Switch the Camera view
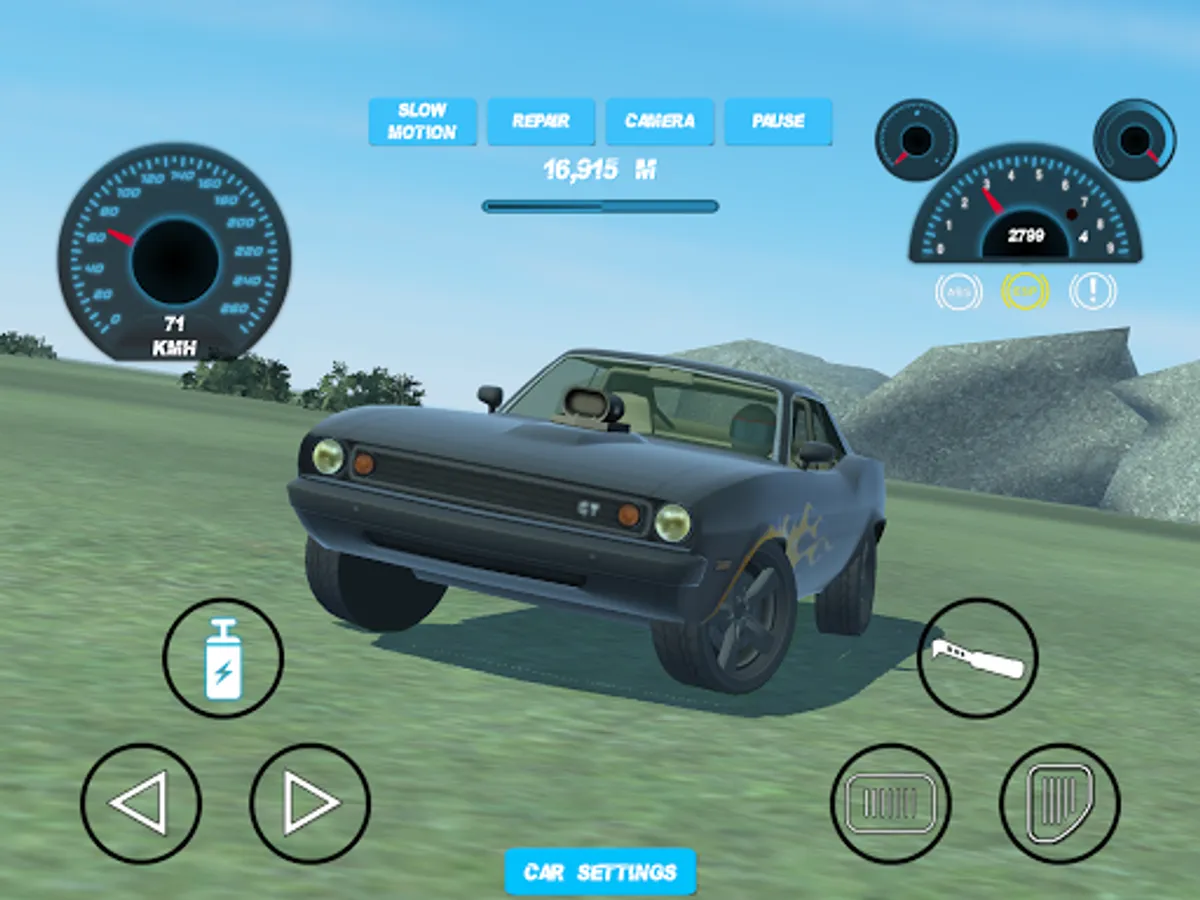The width and height of the screenshot is (1200, 900). (x=660, y=121)
